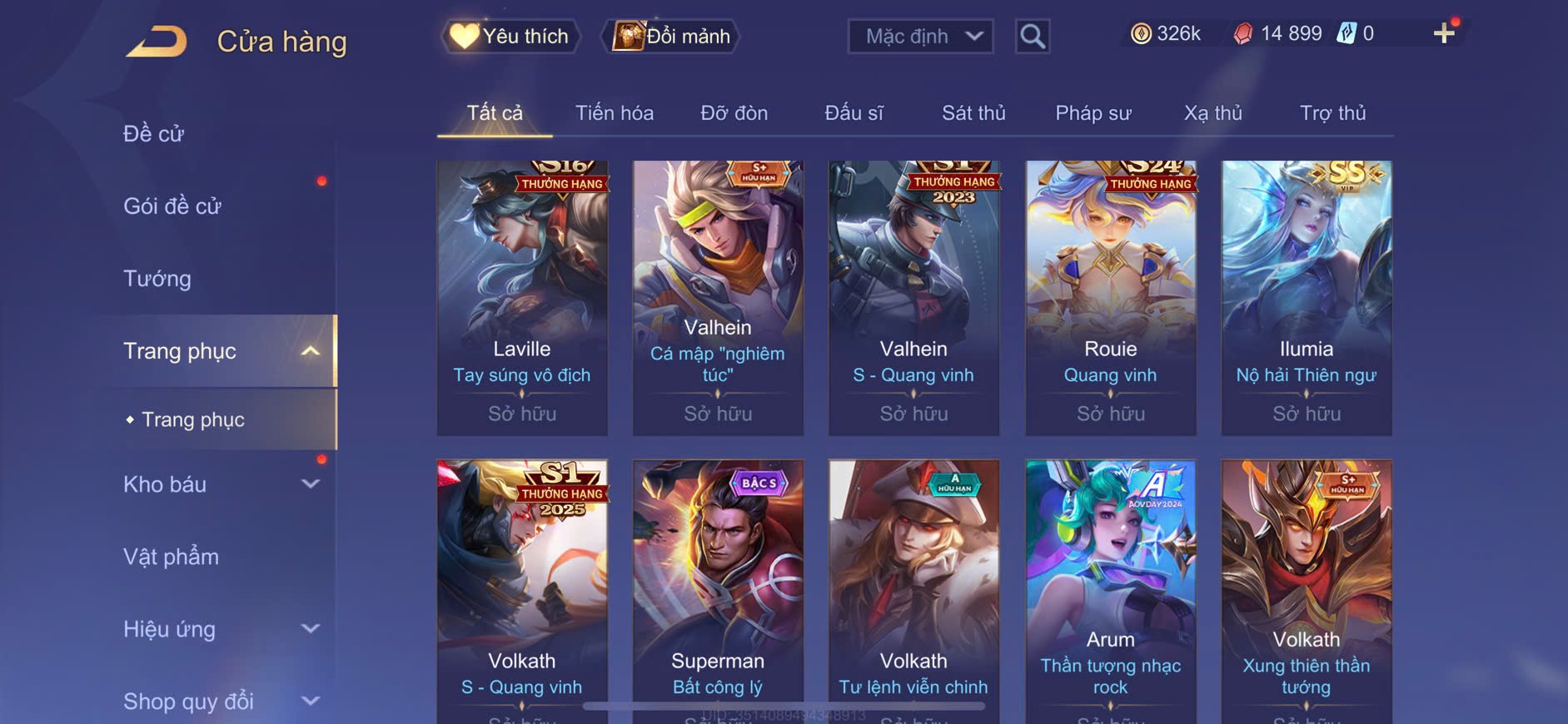Open the Đề cử menu entry
The image size is (1568, 724).
point(154,134)
